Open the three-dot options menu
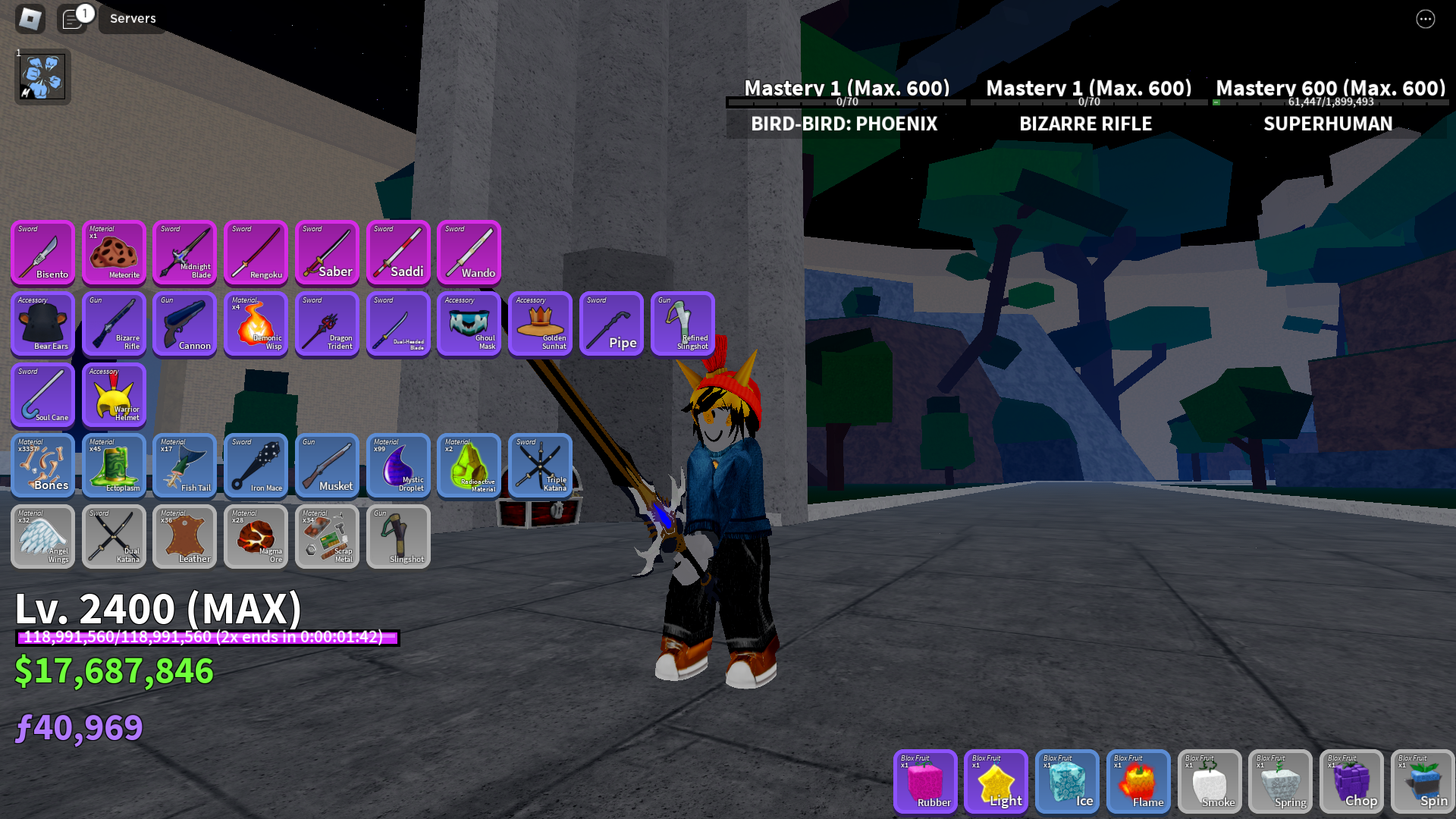Viewport: 1456px width, 819px height. tap(1425, 19)
